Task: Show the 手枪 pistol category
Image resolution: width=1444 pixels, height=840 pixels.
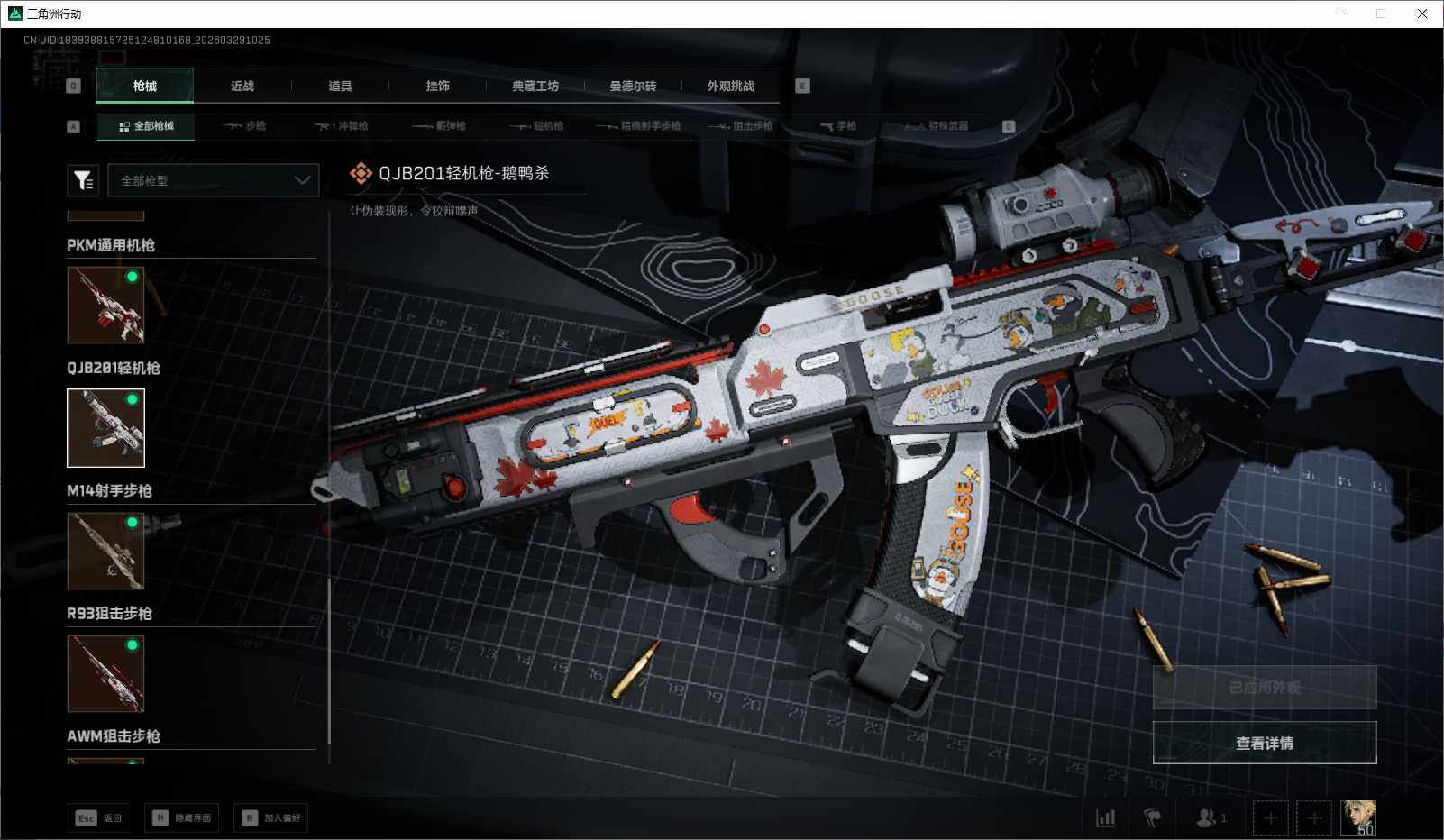Action: pos(838,126)
